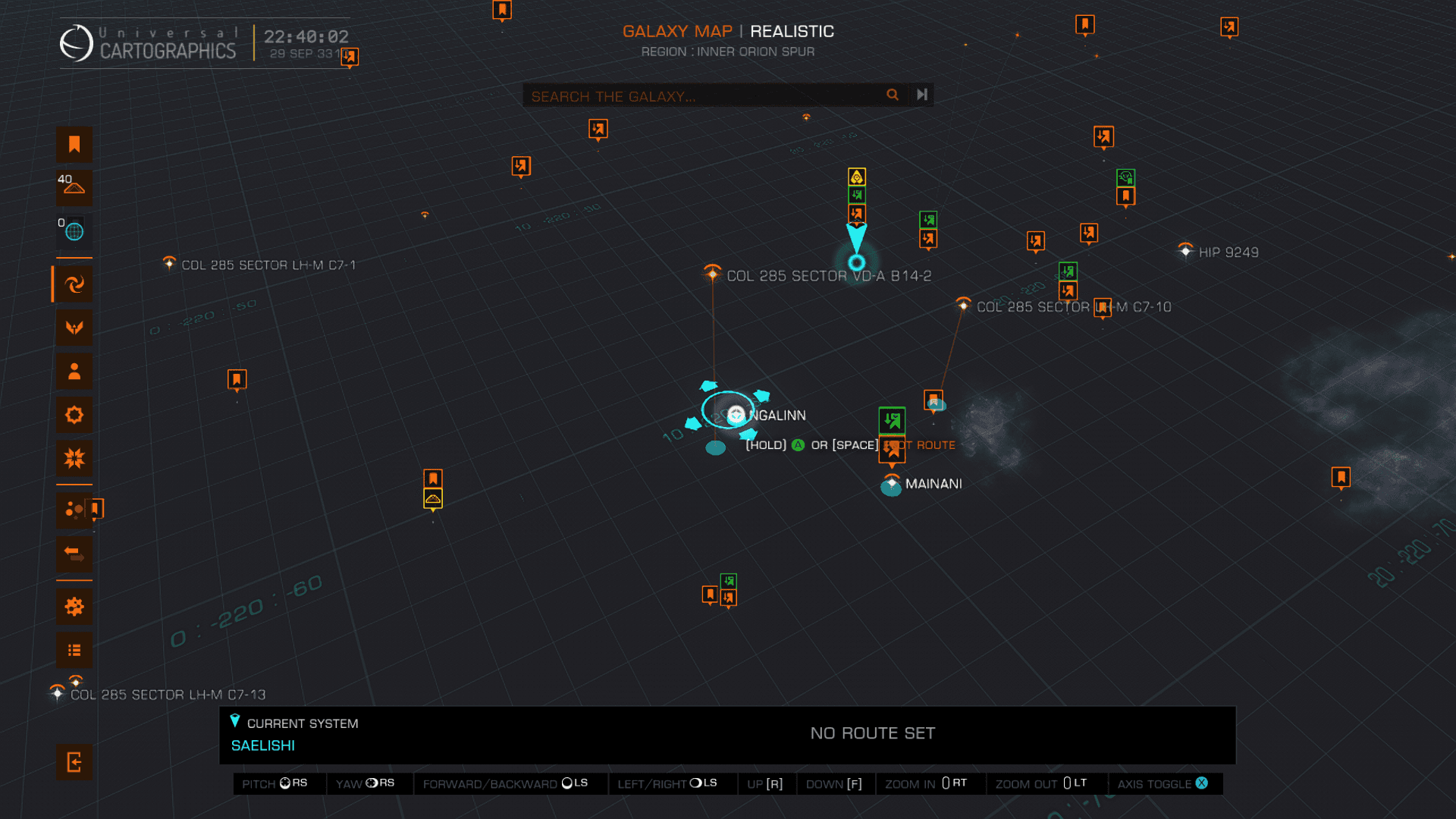
Task: Switch to the winged emblem map mode
Action: tap(74, 328)
